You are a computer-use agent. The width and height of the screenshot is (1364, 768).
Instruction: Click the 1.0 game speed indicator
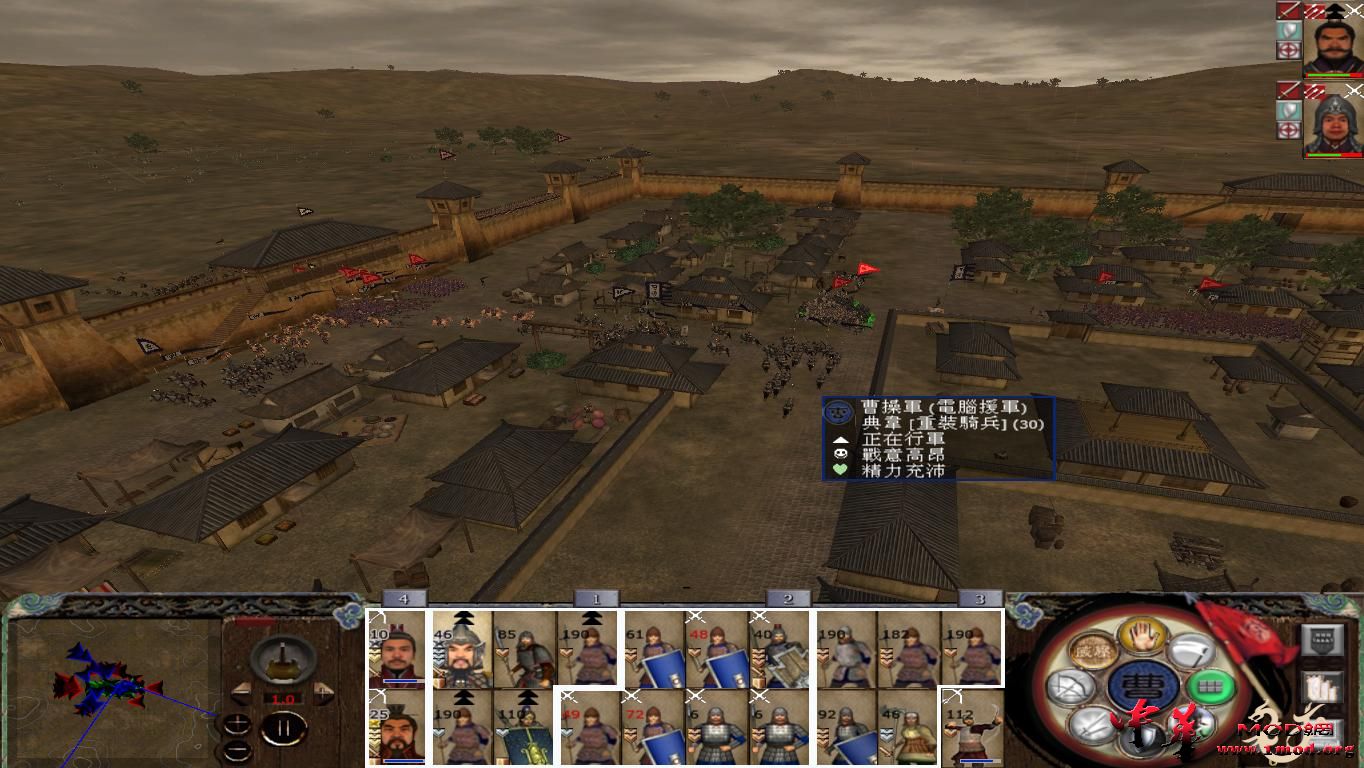point(283,698)
